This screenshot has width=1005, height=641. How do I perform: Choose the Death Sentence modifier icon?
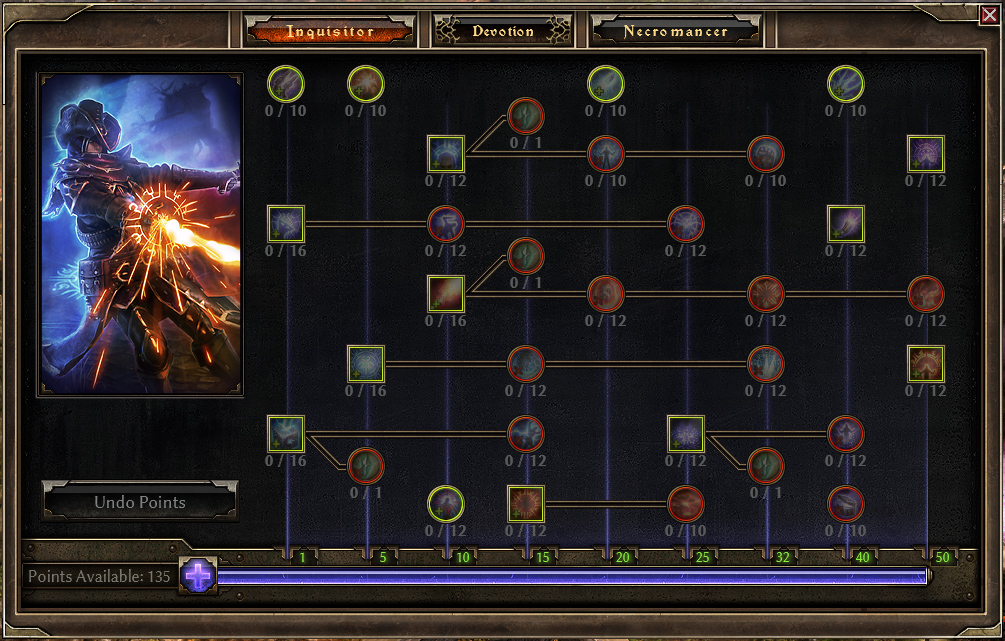[686, 224]
